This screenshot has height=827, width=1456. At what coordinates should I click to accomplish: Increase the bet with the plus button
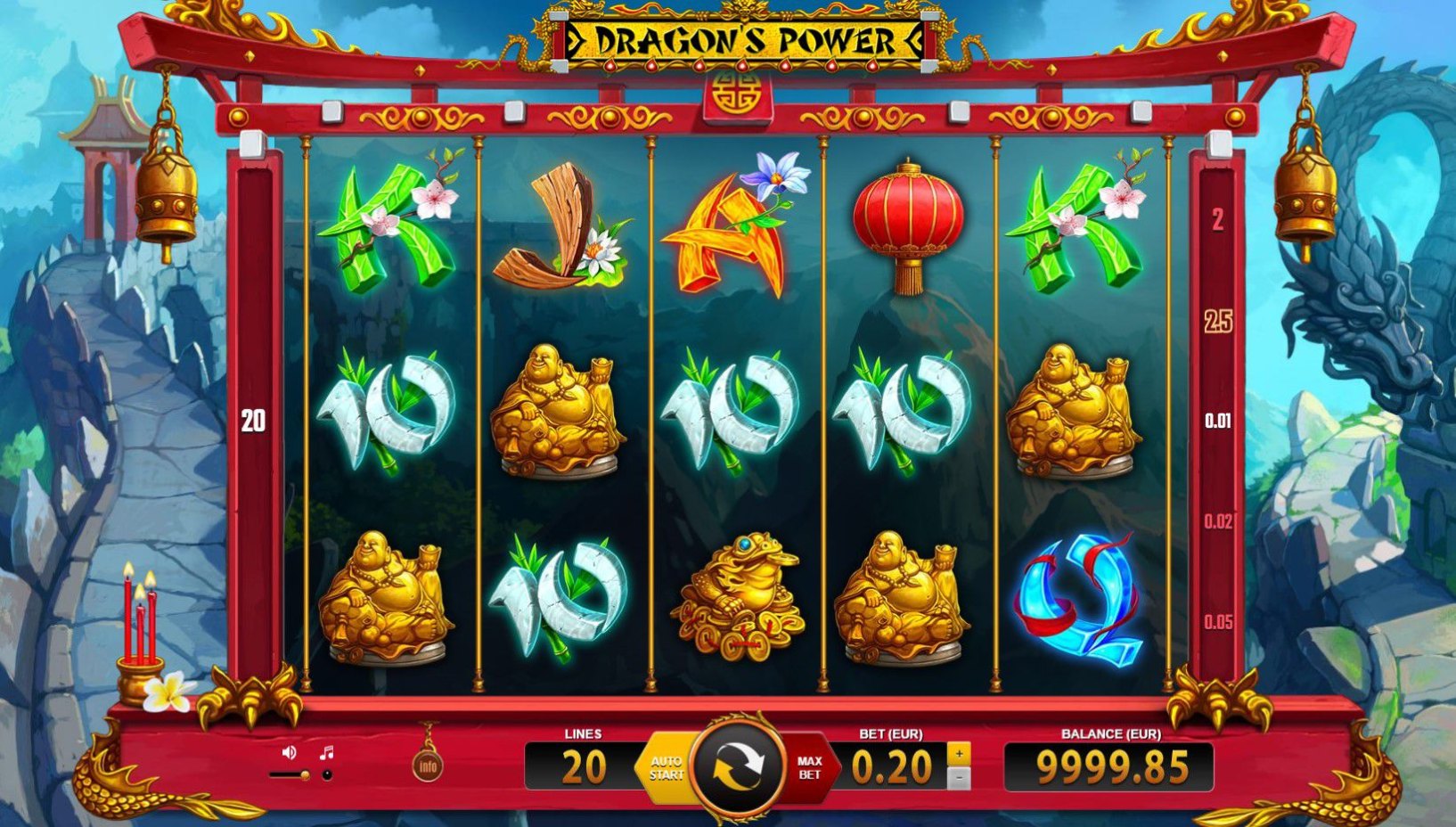click(x=959, y=753)
